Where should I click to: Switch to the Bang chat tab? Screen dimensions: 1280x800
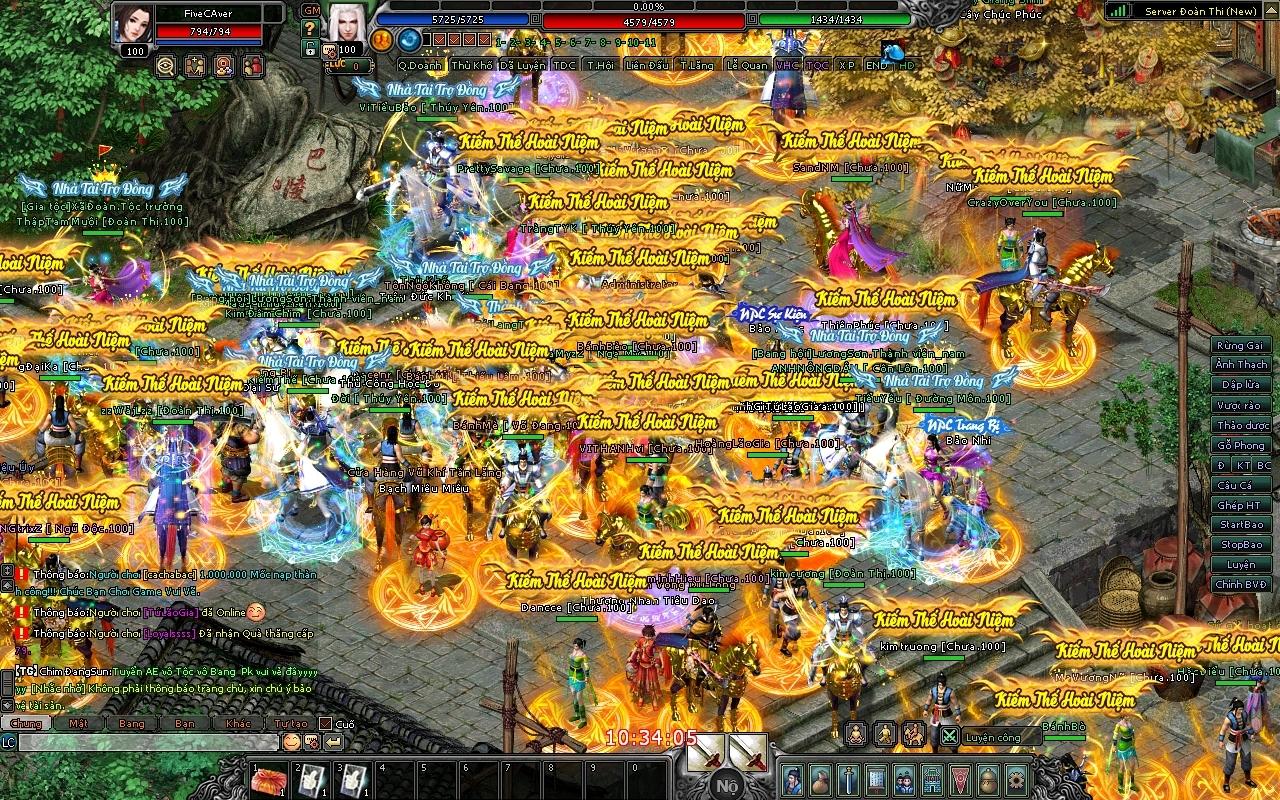point(132,723)
